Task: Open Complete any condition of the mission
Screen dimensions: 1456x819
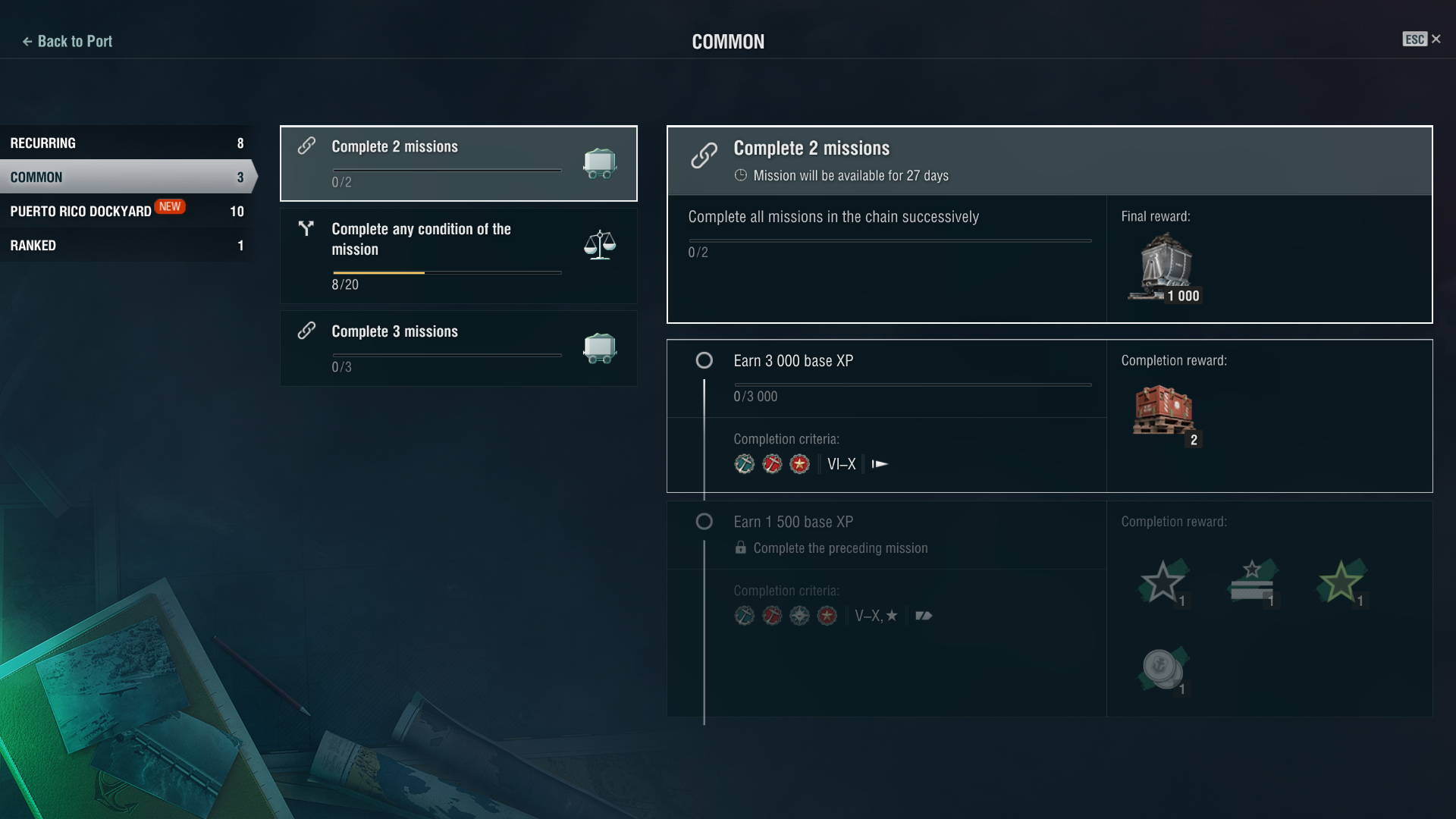Action: (458, 256)
